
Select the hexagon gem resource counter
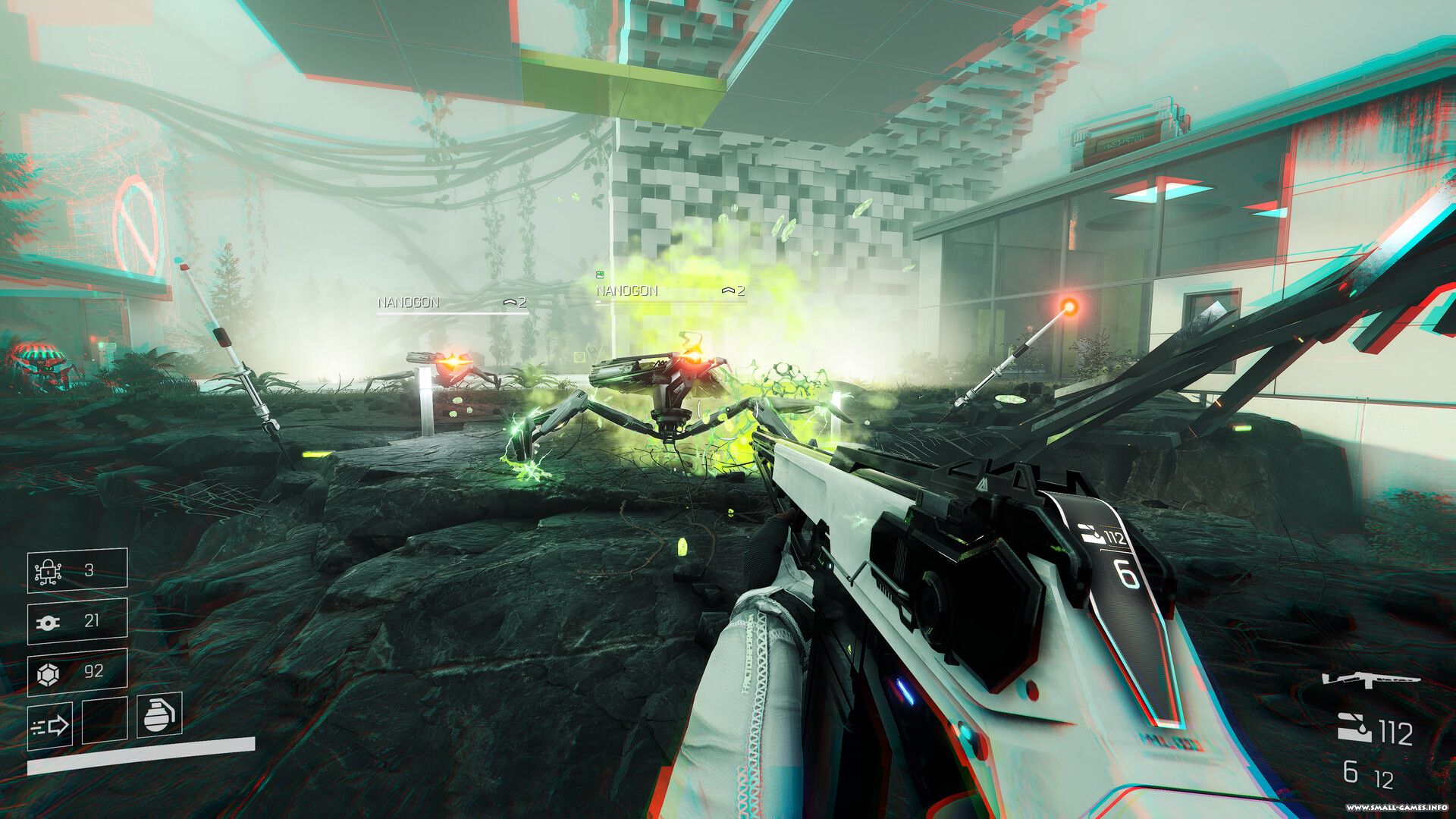[77, 672]
